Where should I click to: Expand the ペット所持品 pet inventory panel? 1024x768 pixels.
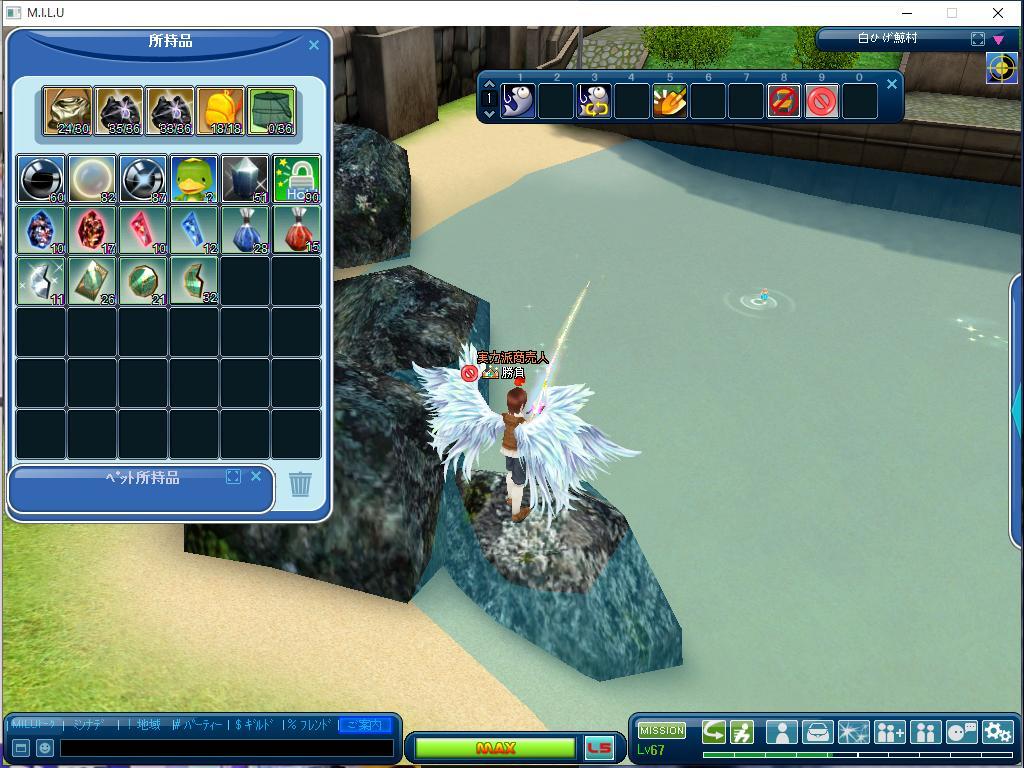tap(233, 477)
